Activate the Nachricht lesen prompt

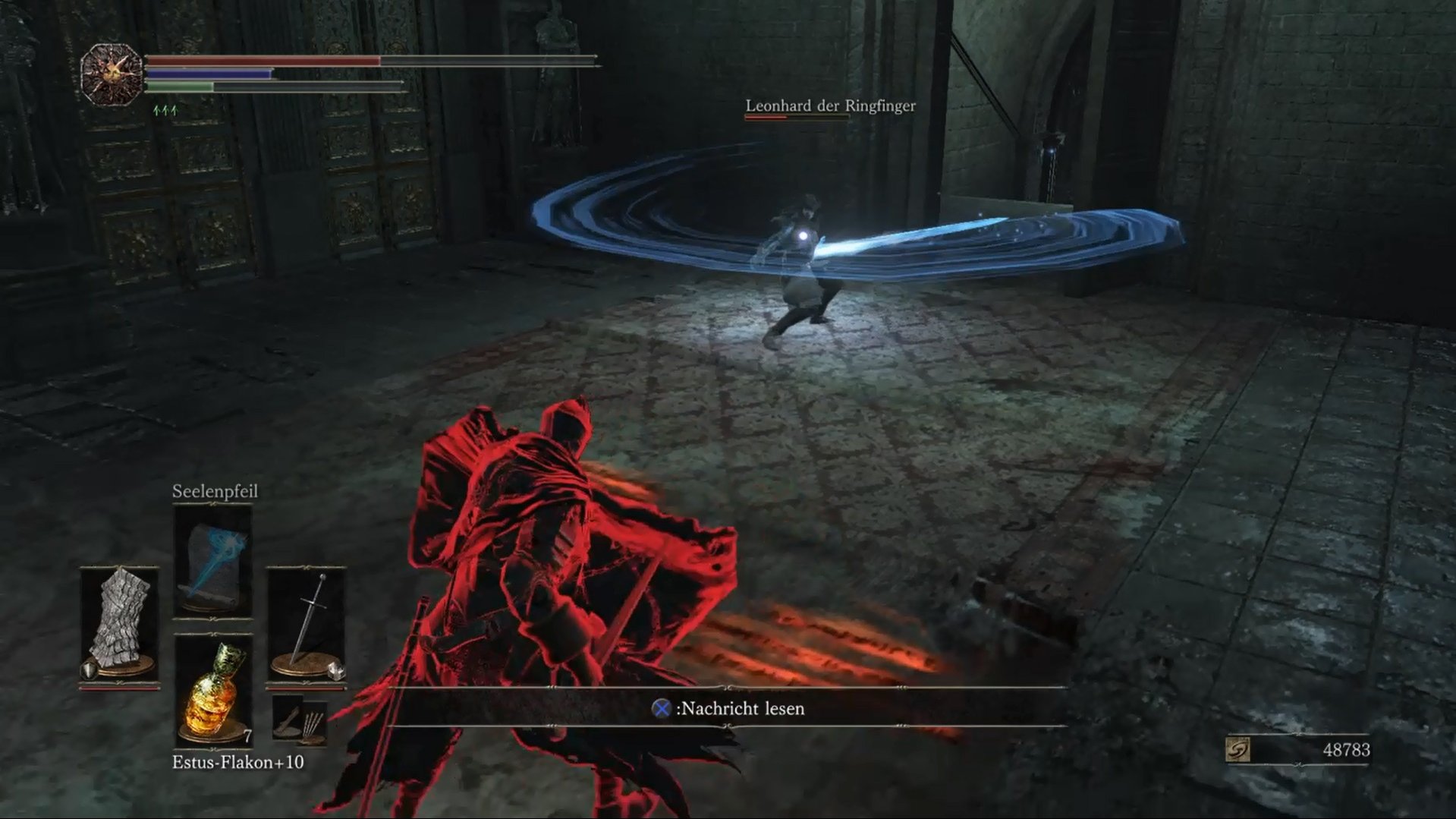(740, 710)
